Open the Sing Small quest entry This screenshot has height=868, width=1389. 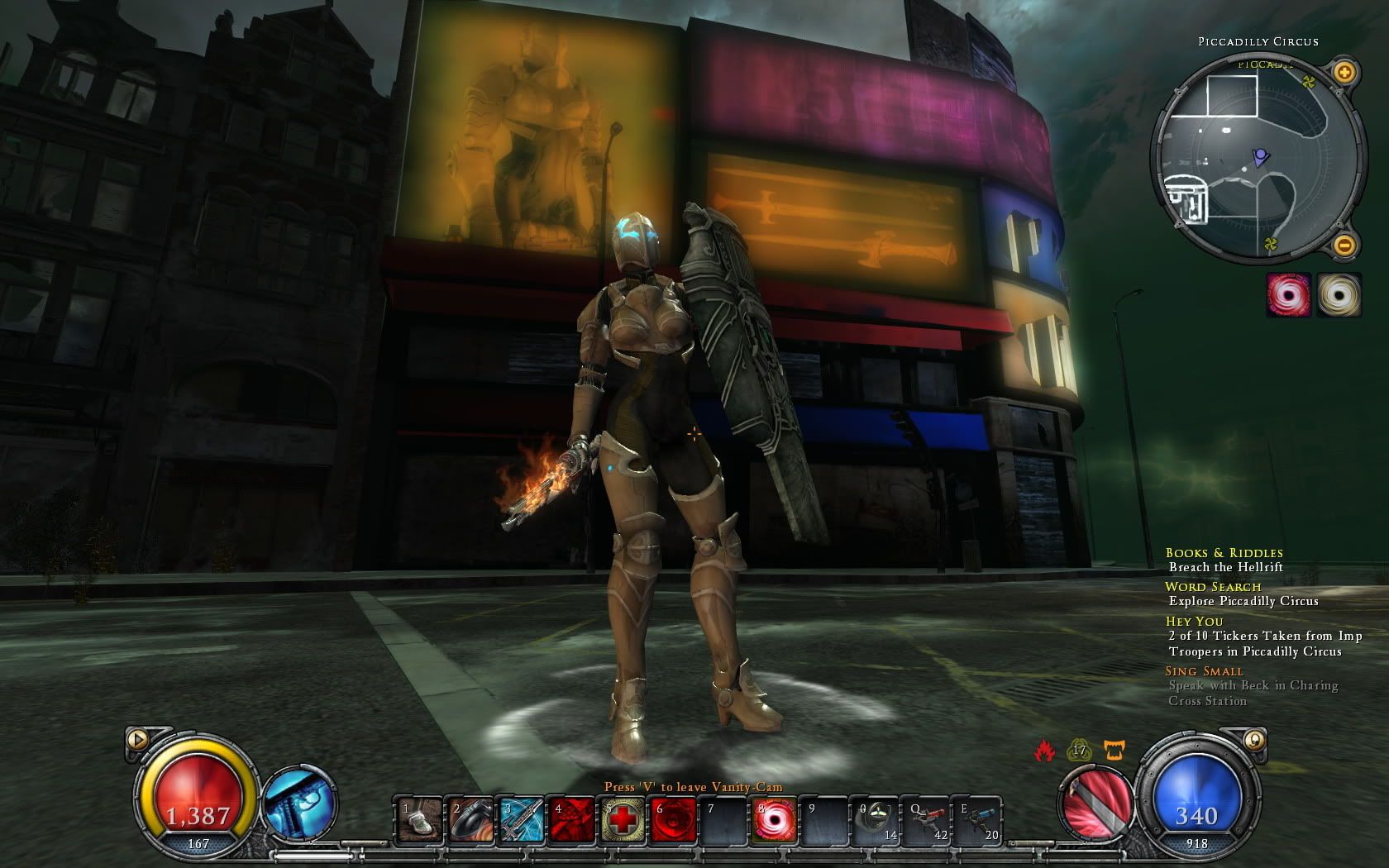1204,671
